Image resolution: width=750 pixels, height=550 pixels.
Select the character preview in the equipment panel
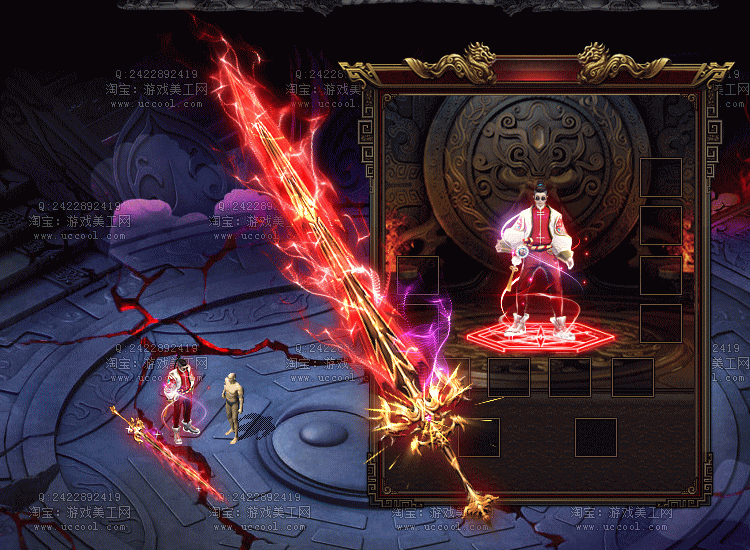pyautogui.click(x=539, y=262)
